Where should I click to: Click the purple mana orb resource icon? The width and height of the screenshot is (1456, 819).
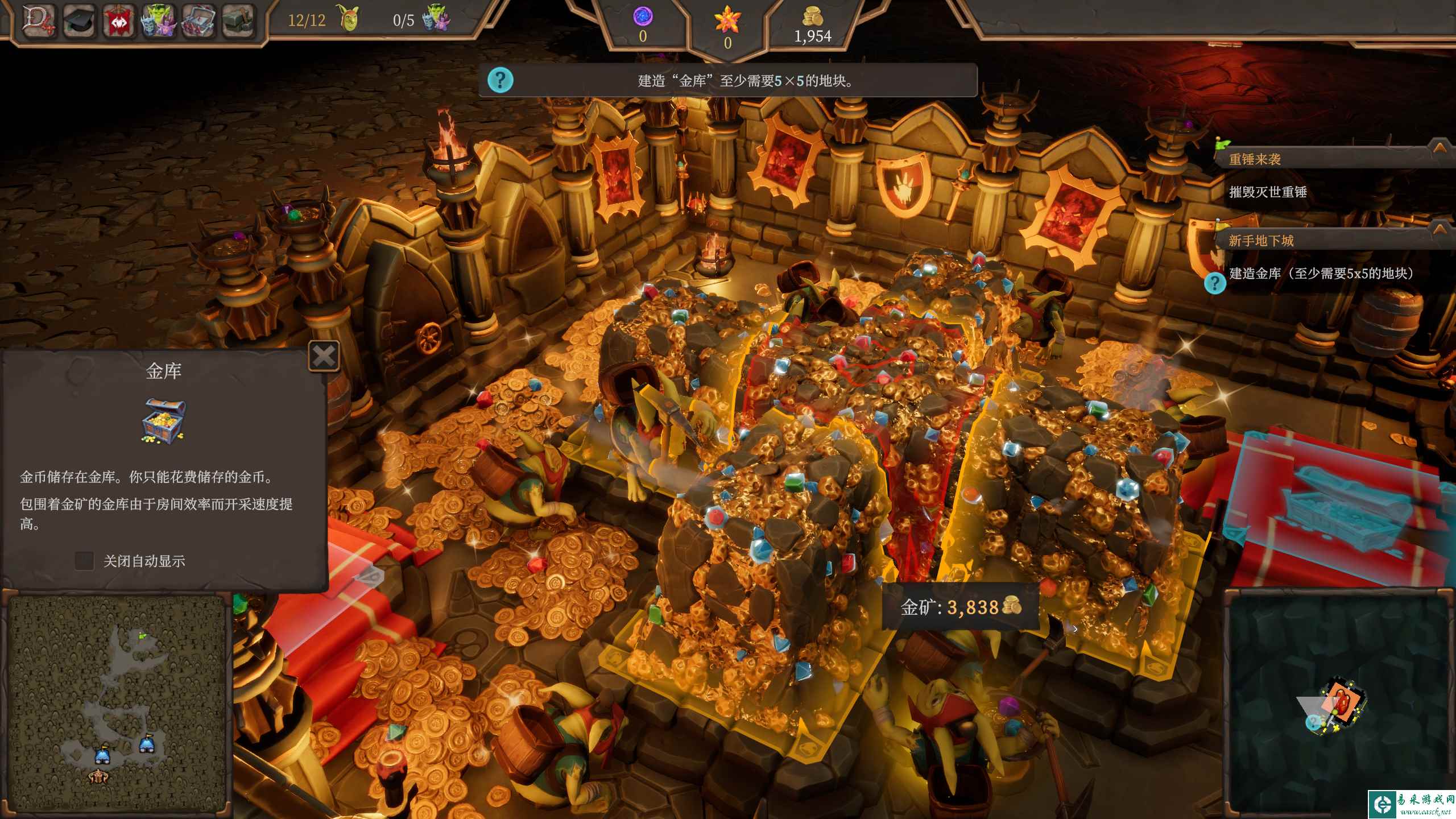click(643, 16)
